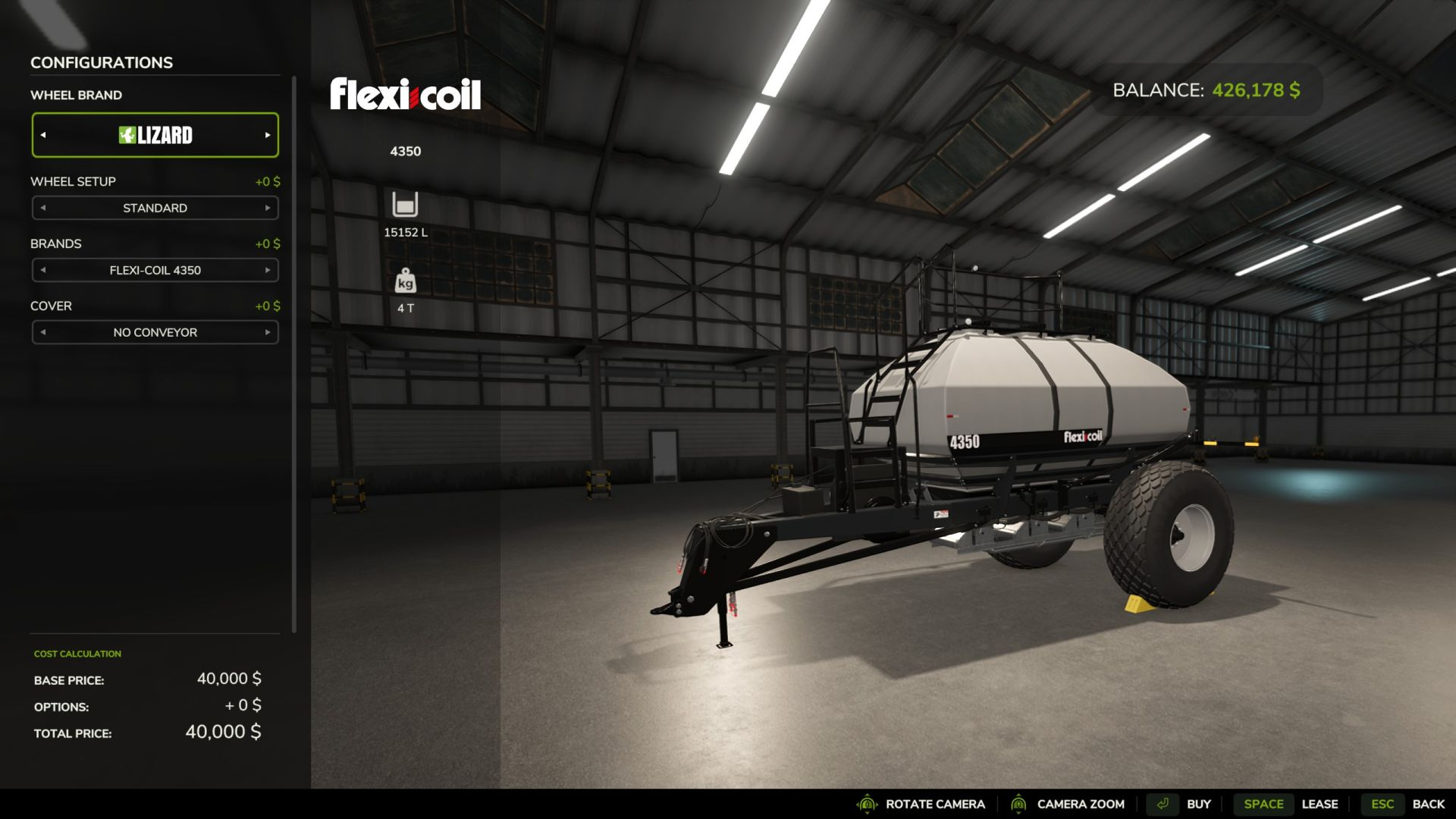This screenshot has height=819, width=1456.
Task: Click the No Conveyor cover field
Action: [155, 332]
